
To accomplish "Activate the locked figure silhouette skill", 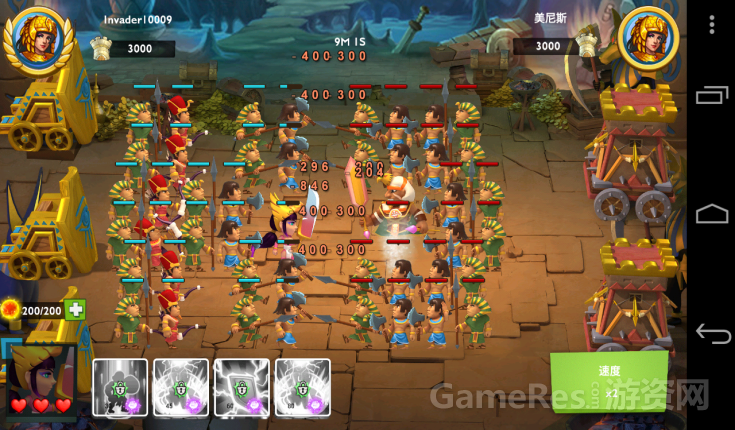I will (120, 387).
